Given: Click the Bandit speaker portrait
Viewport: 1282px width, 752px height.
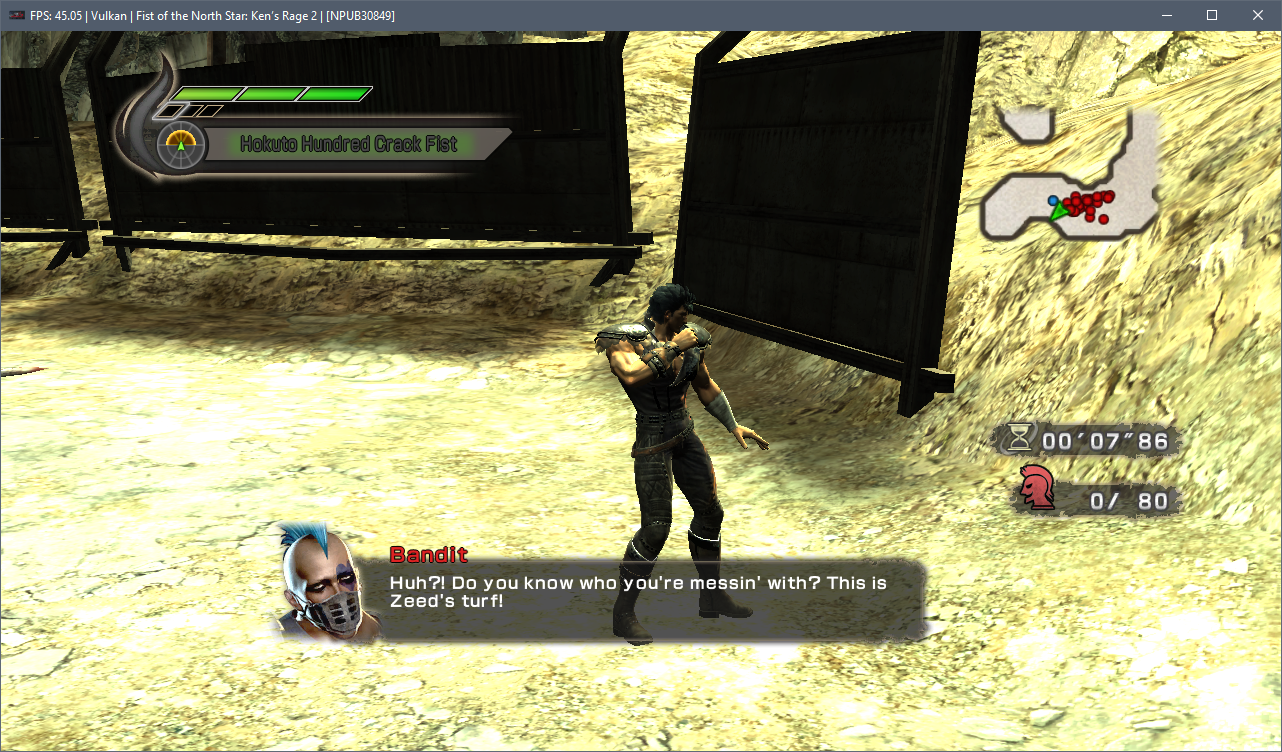Looking at the screenshot, I should [x=321, y=583].
